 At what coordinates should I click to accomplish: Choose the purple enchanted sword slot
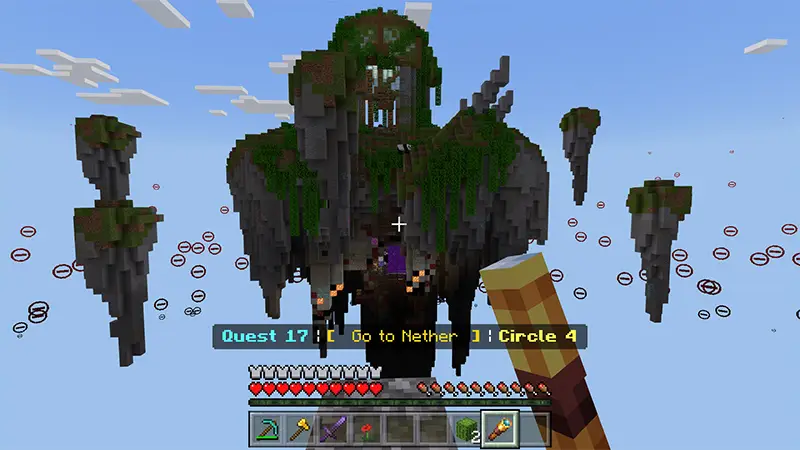click(332, 429)
